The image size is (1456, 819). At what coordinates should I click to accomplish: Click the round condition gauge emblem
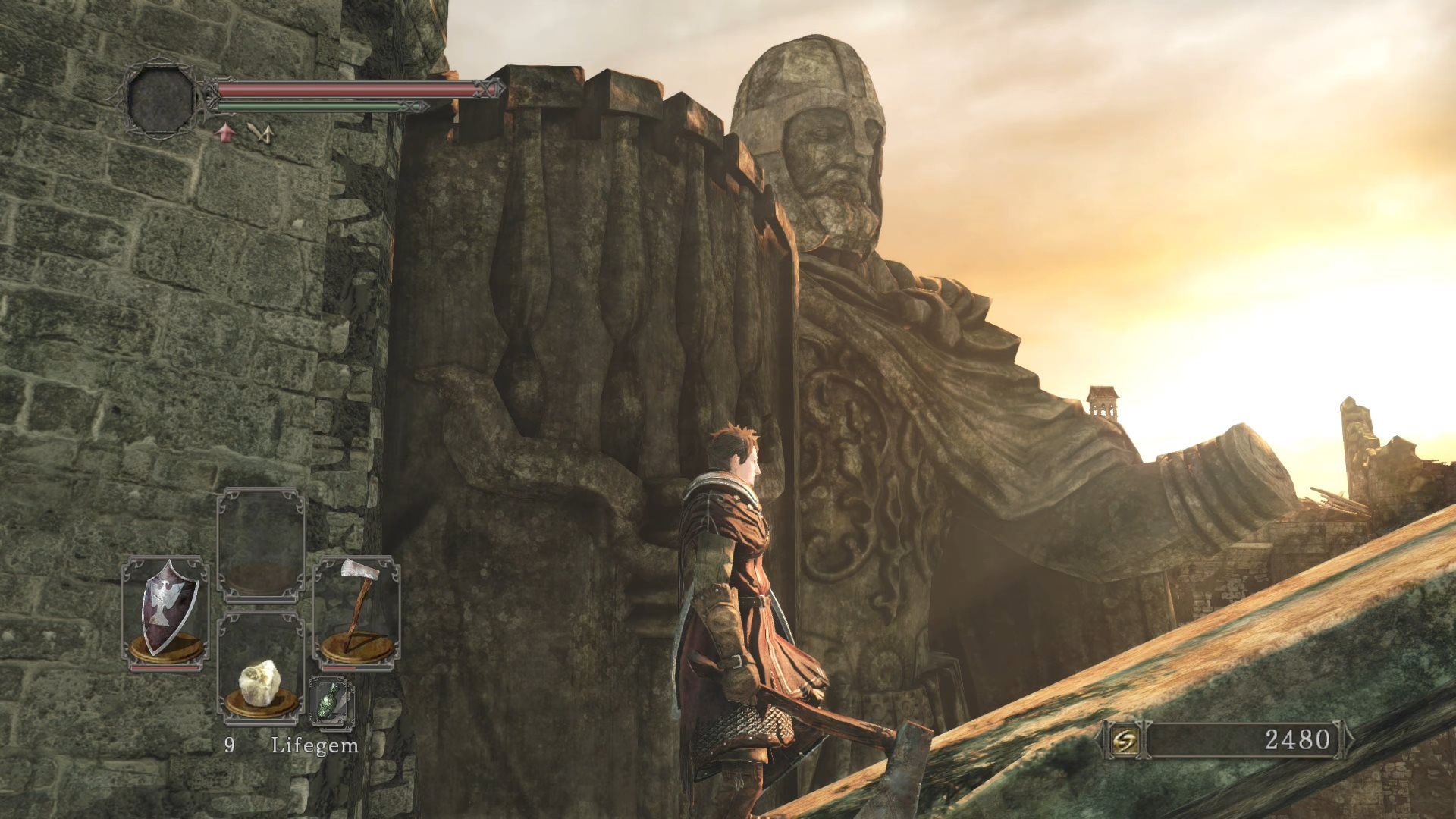pos(159,99)
